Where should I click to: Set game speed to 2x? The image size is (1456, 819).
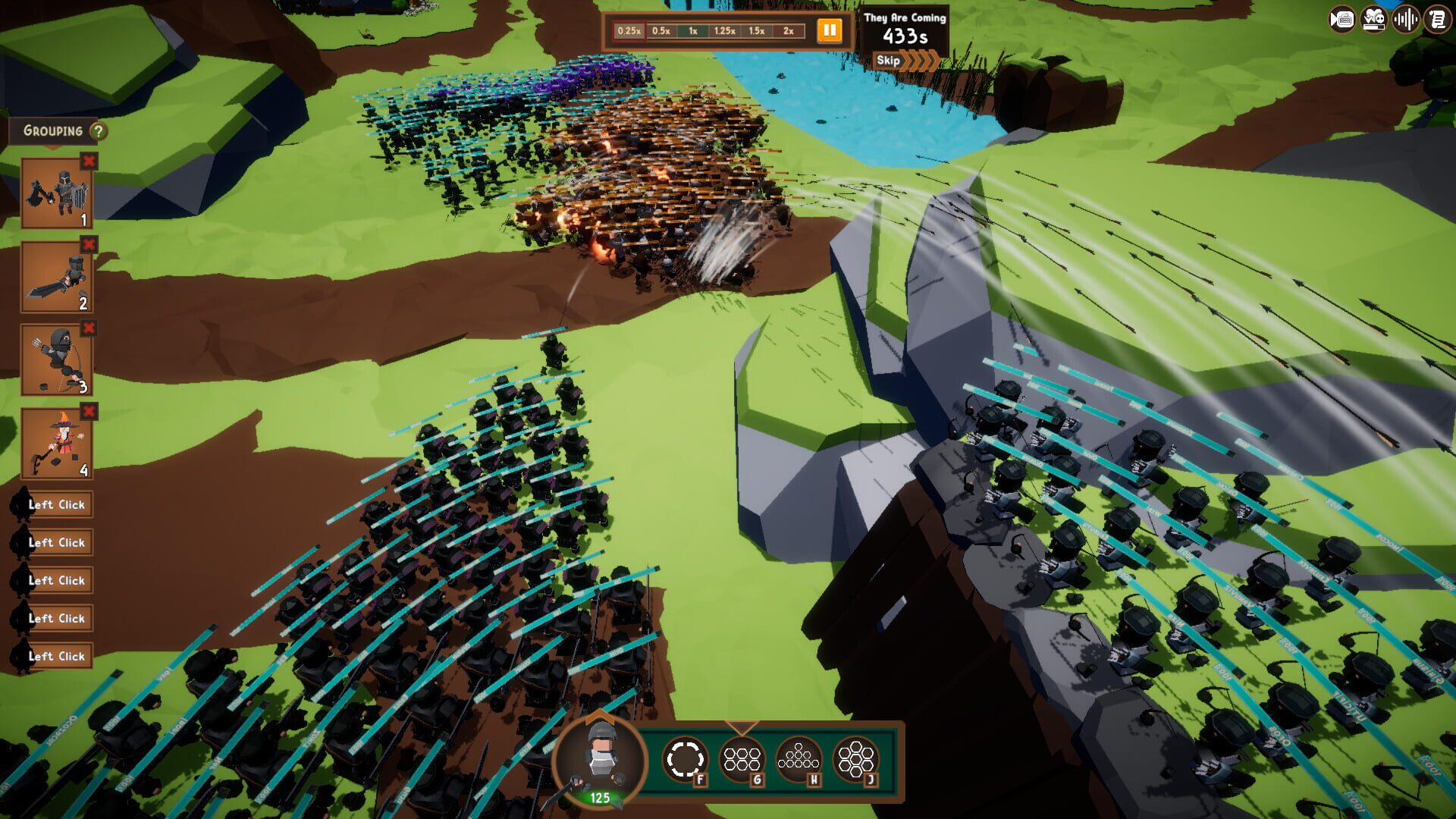pos(789,32)
